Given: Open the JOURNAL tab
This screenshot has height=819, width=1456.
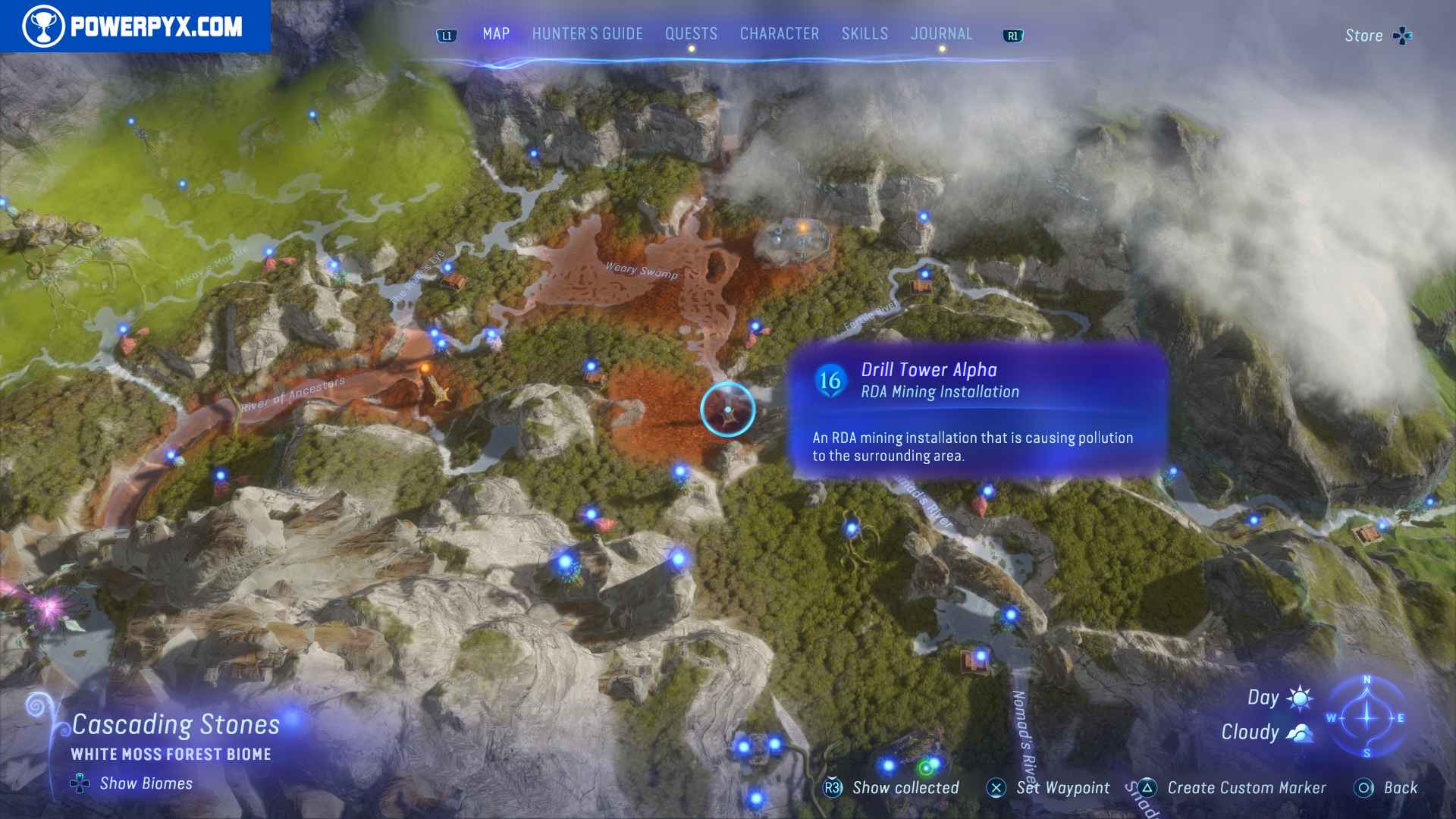Looking at the screenshot, I should [942, 33].
